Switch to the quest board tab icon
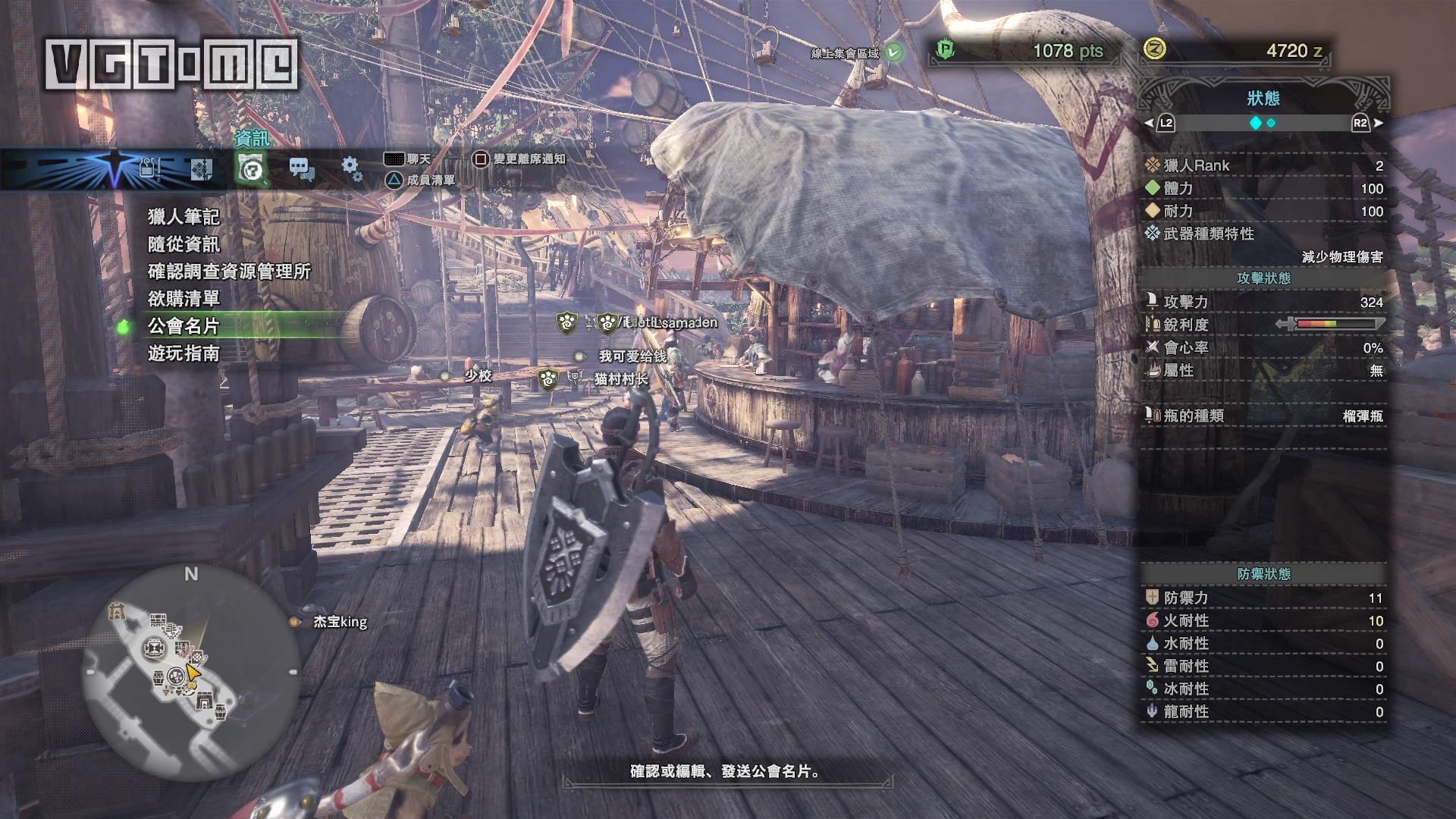This screenshot has width=1456, height=819. (x=200, y=168)
